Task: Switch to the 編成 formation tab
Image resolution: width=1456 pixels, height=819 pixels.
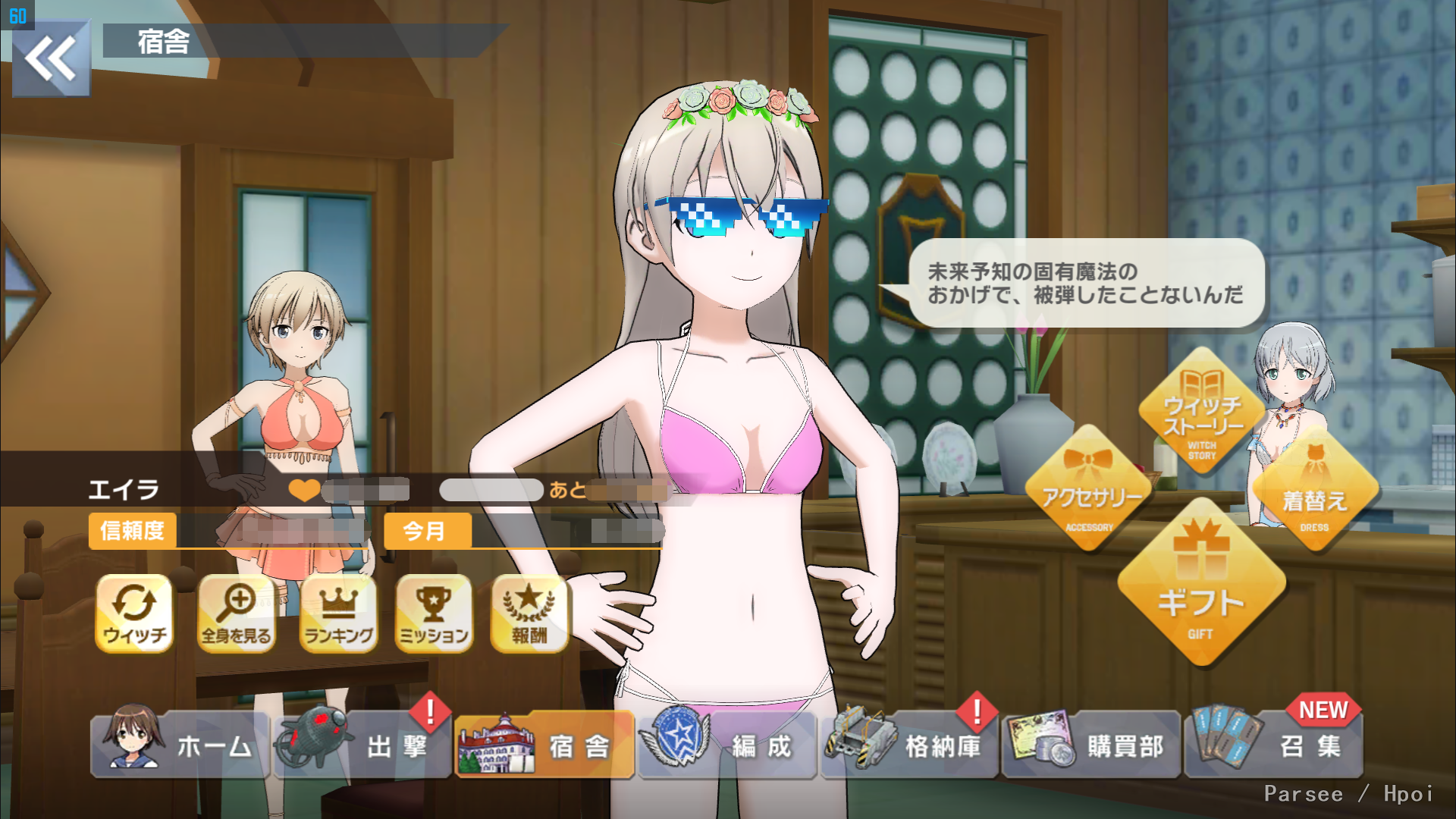Action: (727, 746)
